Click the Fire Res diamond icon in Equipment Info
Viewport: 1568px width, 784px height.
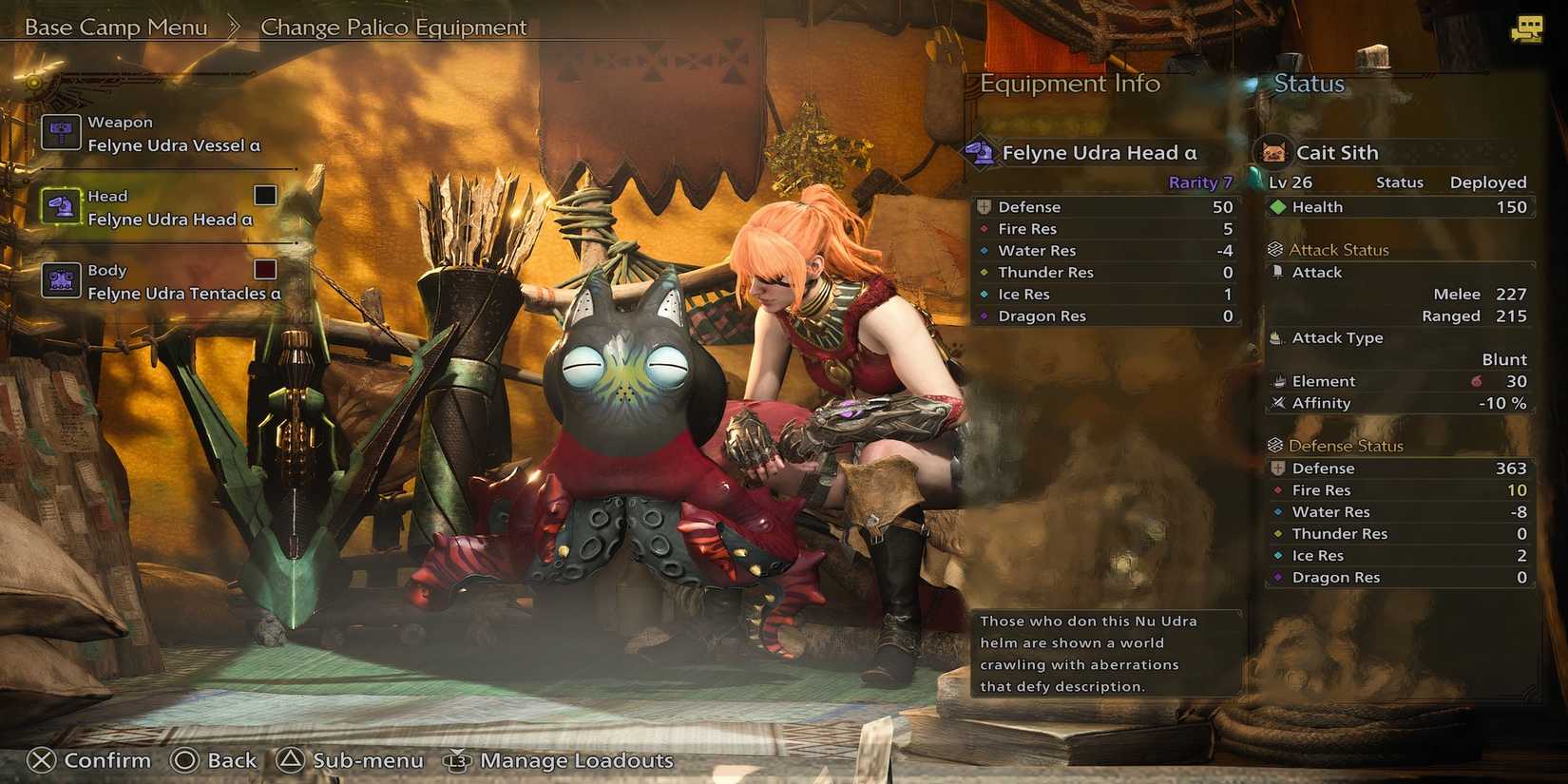pos(984,228)
